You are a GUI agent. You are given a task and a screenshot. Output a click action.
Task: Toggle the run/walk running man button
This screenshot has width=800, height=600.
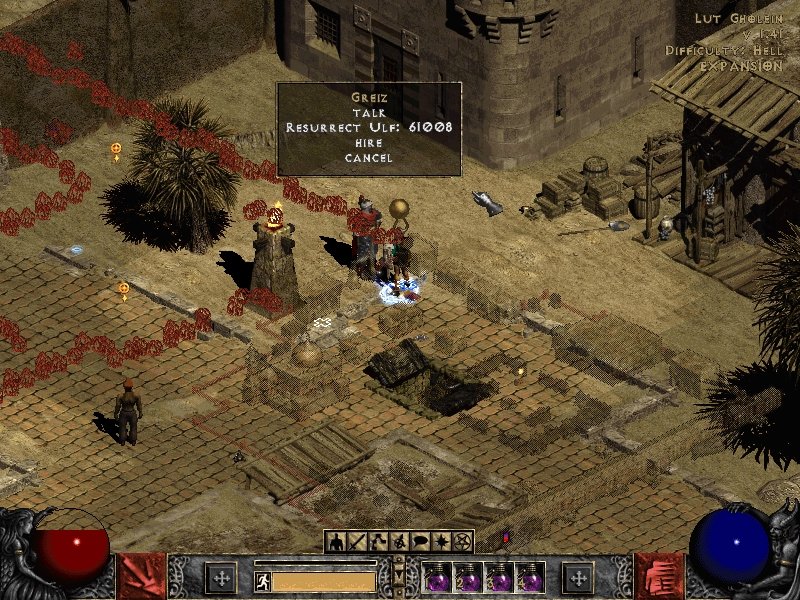point(261,581)
